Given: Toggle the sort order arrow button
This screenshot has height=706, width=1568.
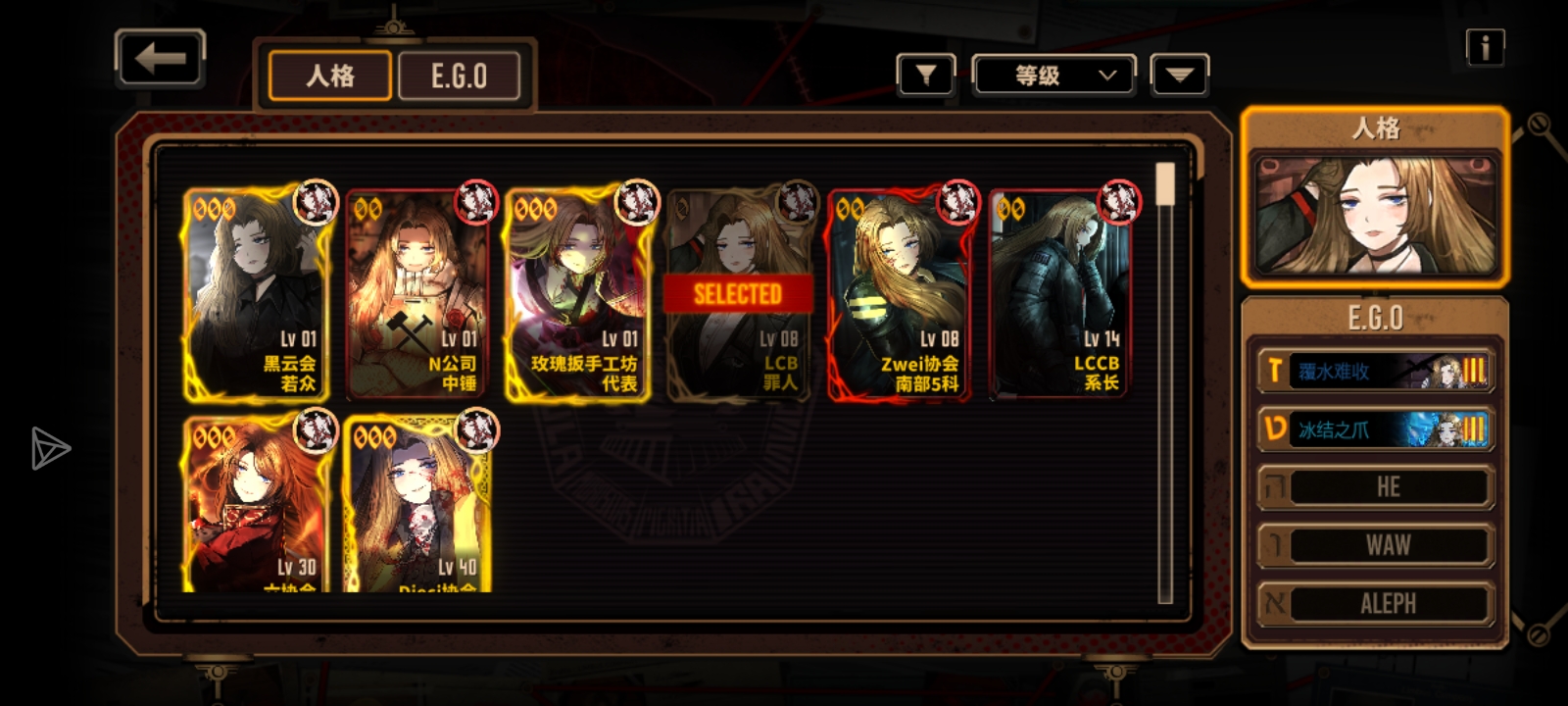Looking at the screenshot, I should pos(1179,76).
